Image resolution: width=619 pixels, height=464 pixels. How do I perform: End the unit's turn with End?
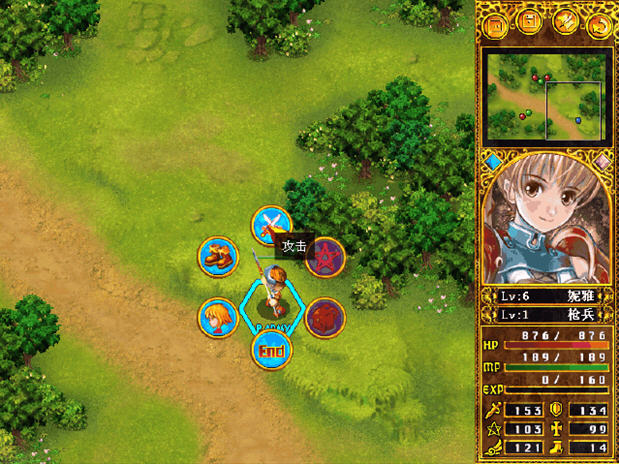(270, 349)
